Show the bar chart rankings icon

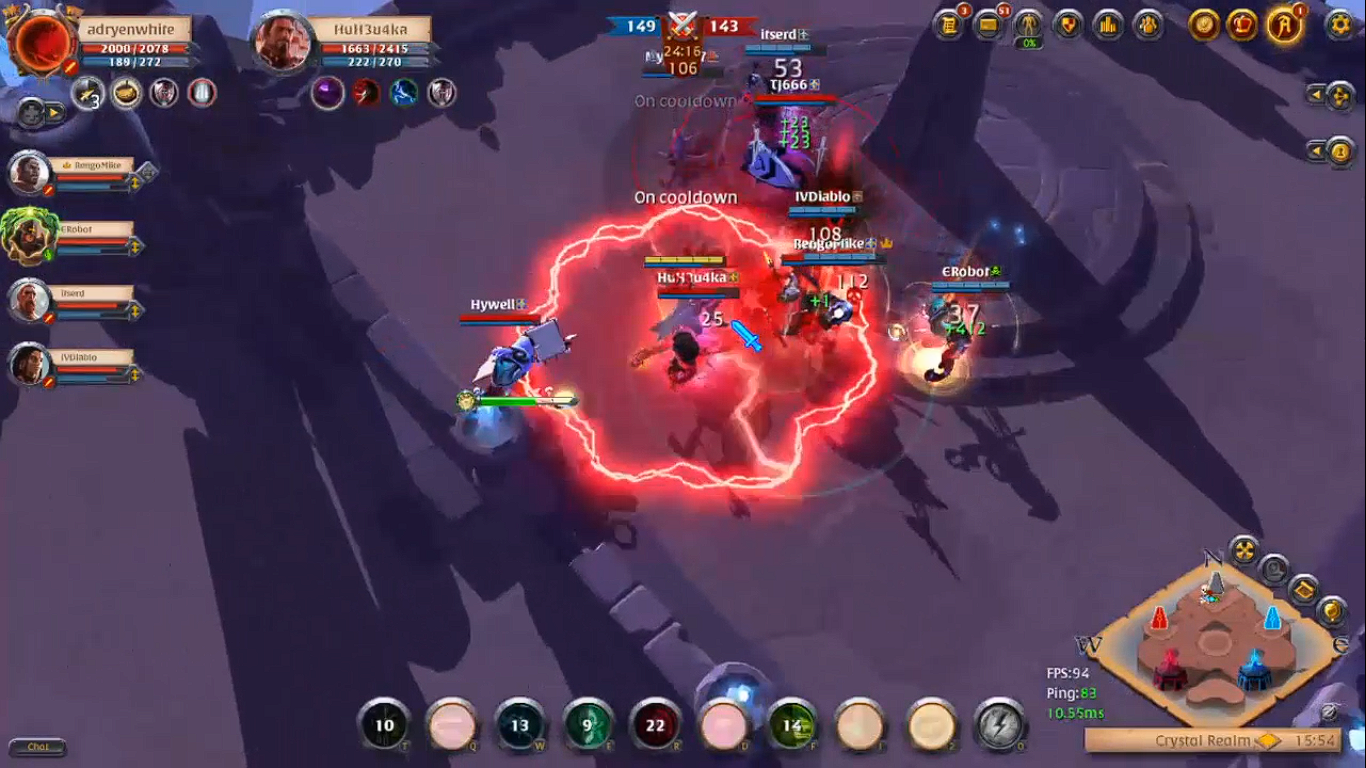pyautogui.click(x=1108, y=24)
